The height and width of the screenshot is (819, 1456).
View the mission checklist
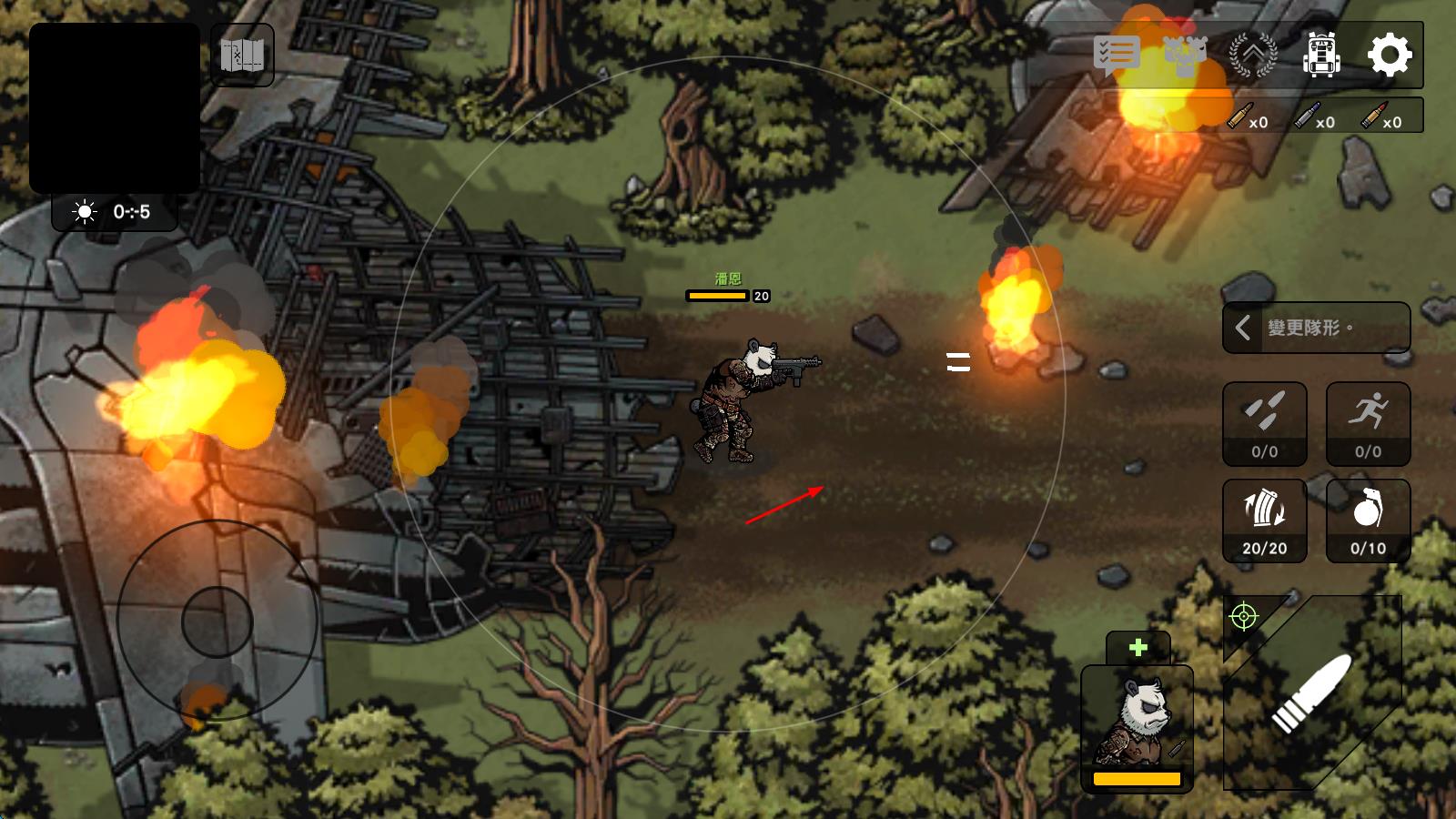point(1116,55)
